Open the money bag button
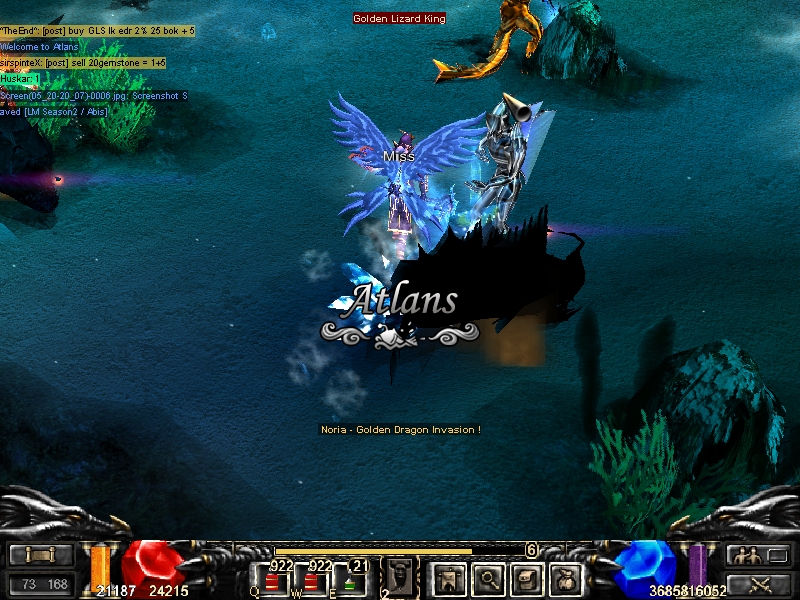The image size is (800, 600). pyautogui.click(x=567, y=578)
